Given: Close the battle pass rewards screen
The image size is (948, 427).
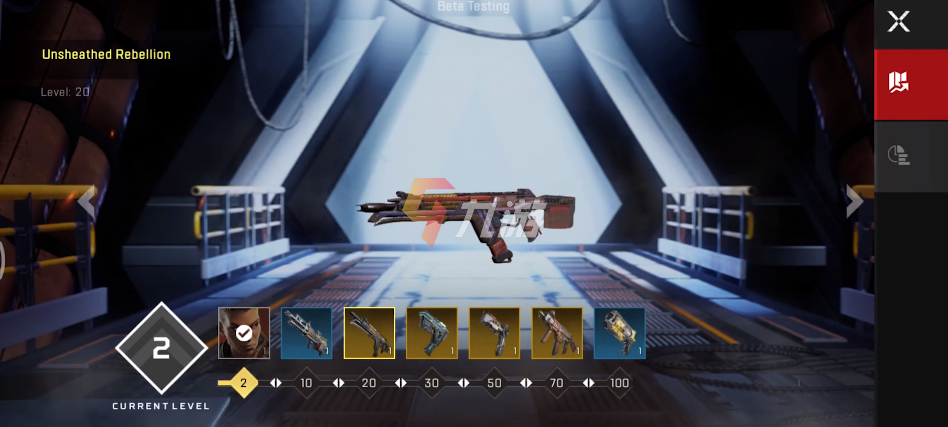Looking at the screenshot, I should (899, 22).
